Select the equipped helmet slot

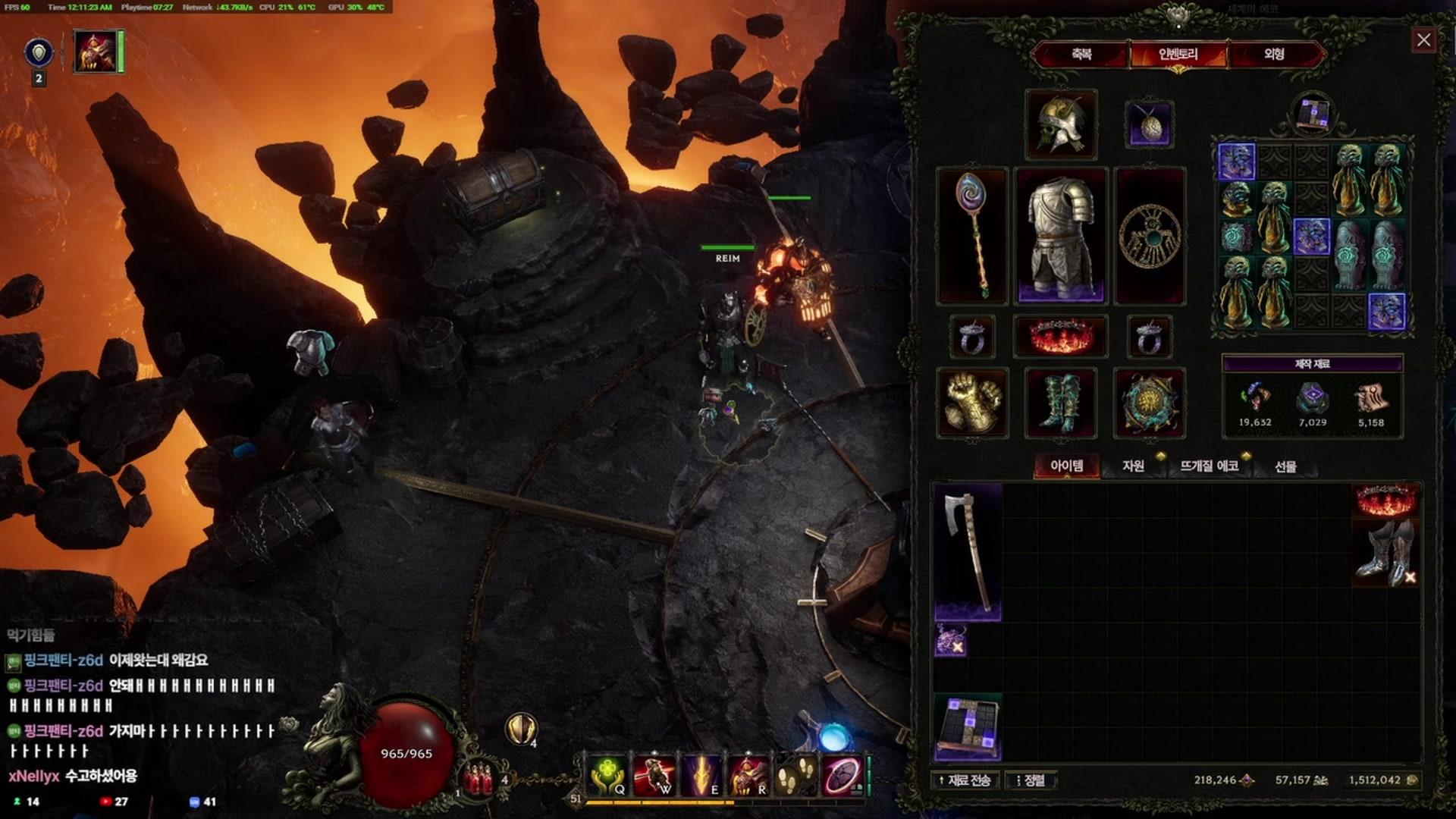tap(1060, 124)
